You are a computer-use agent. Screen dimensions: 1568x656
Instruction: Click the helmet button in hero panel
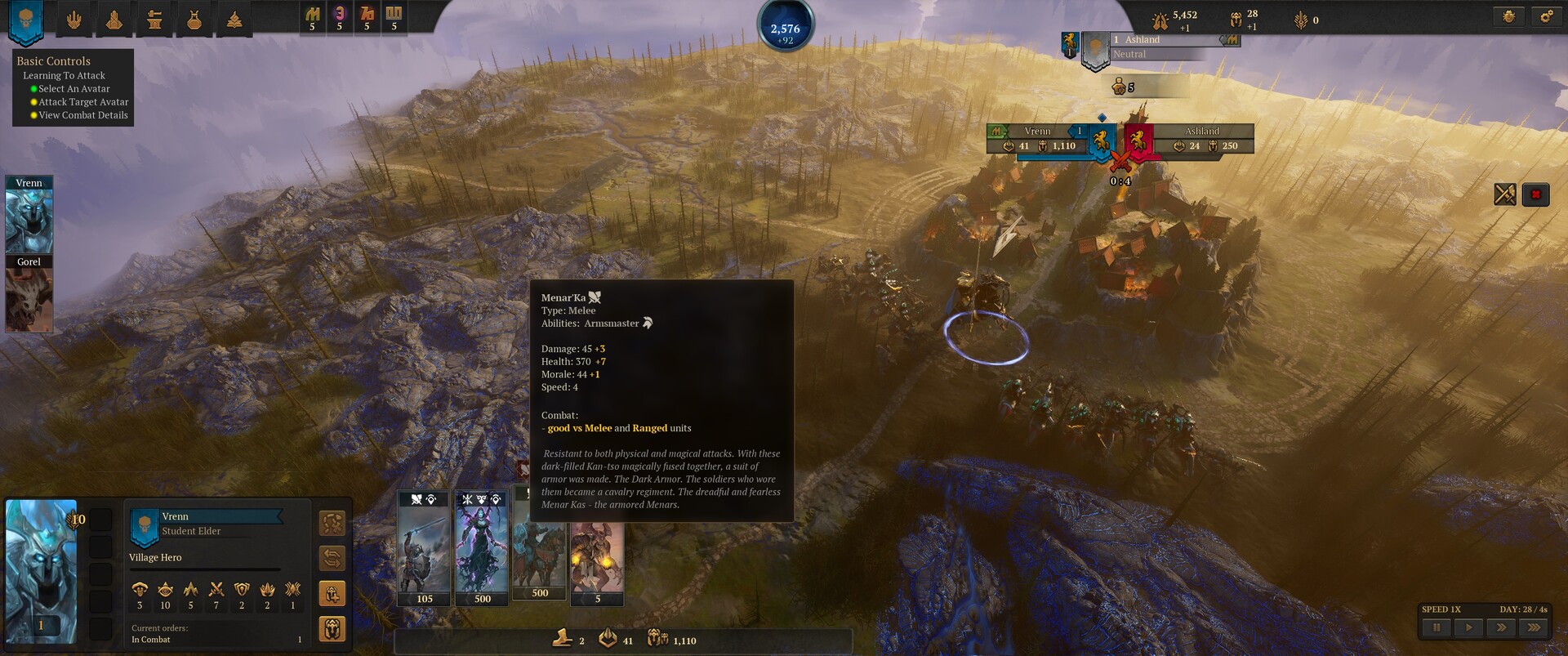pyautogui.click(x=332, y=629)
